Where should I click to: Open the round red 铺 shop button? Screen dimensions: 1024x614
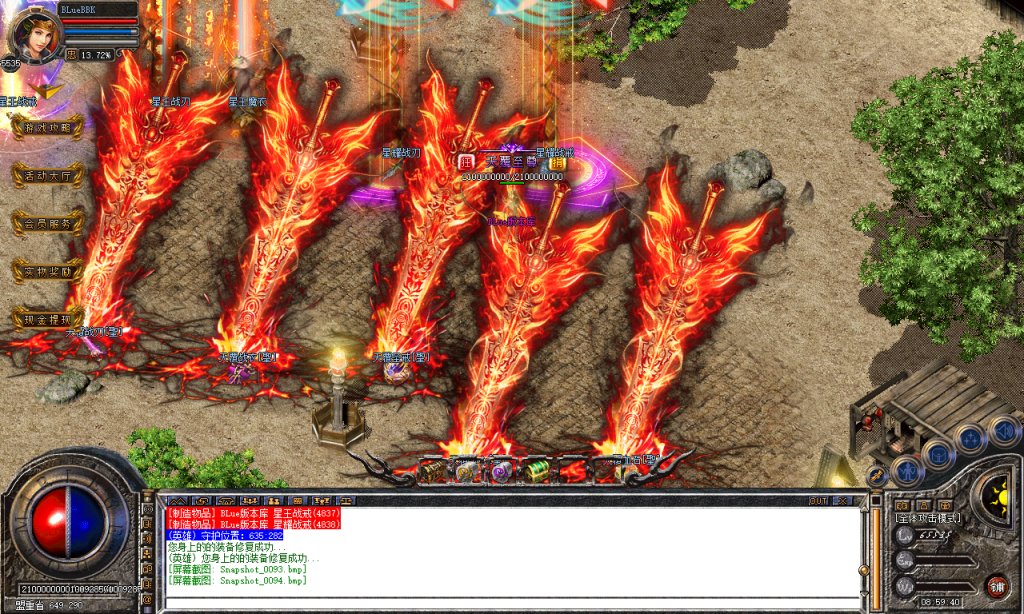pos(996,586)
